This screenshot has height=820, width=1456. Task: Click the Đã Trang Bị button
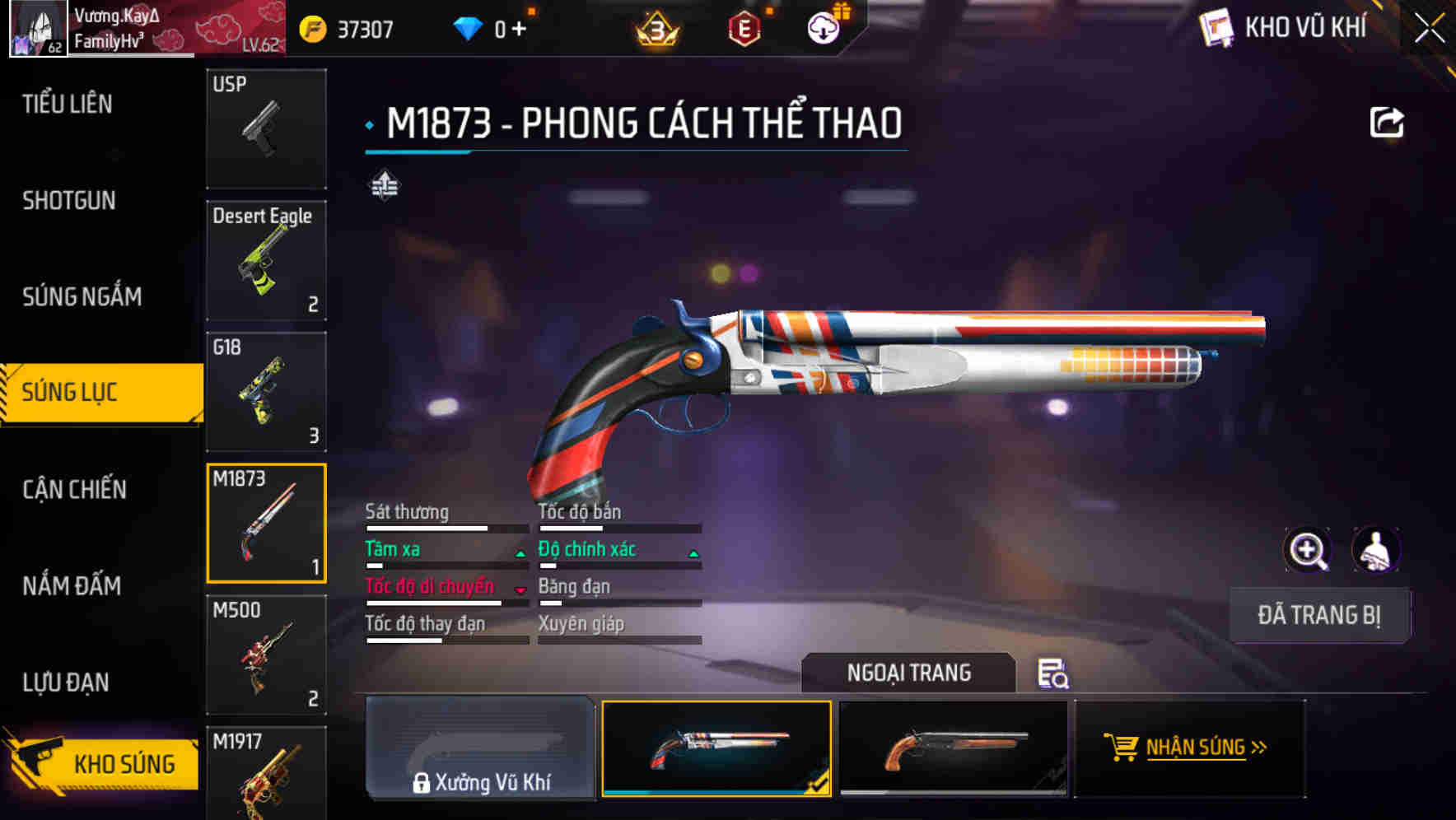pyautogui.click(x=1318, y=615)
